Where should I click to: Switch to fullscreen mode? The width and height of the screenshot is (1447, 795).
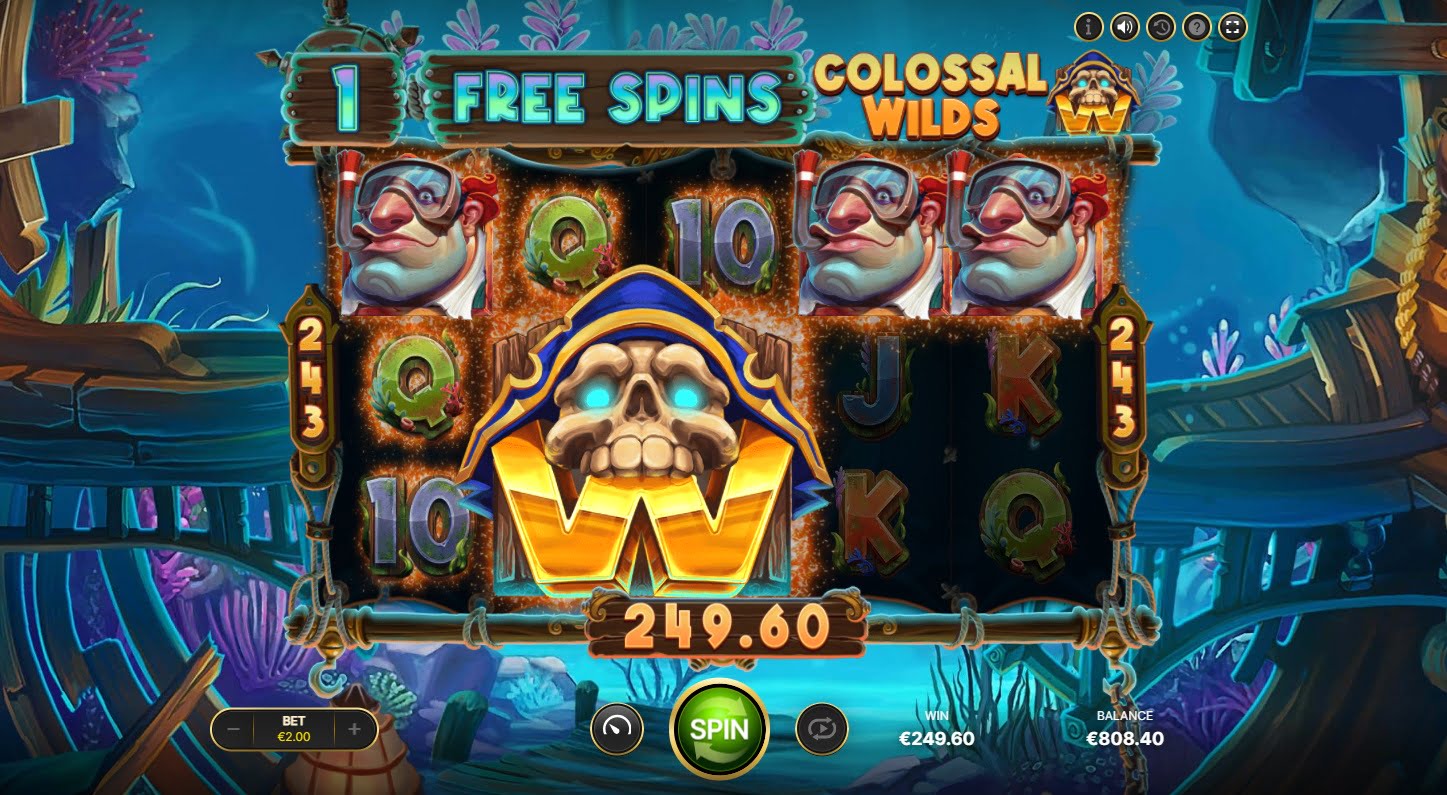1232,27
